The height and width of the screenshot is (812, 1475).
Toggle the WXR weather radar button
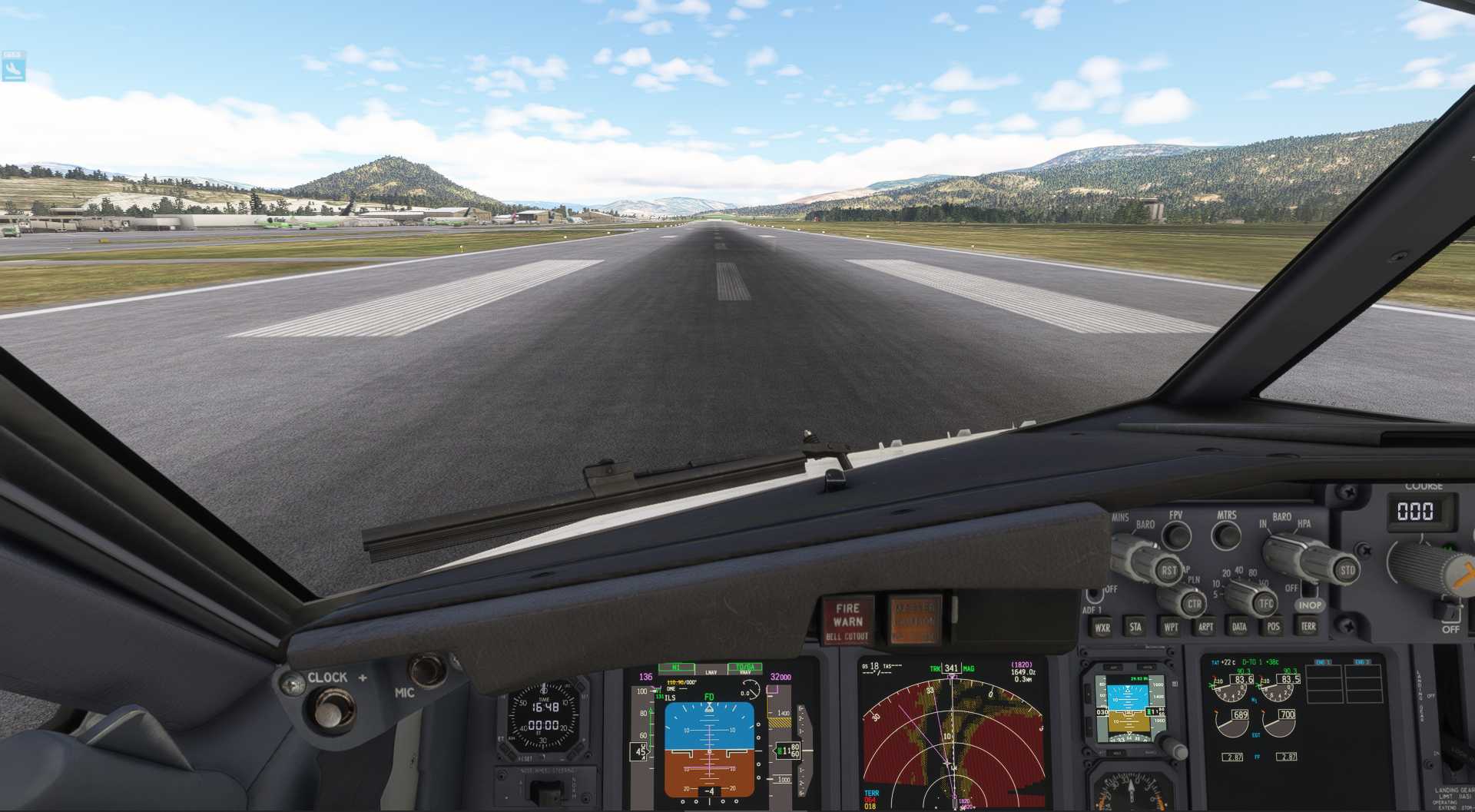pyautogui.click(x=1102, y=628)
